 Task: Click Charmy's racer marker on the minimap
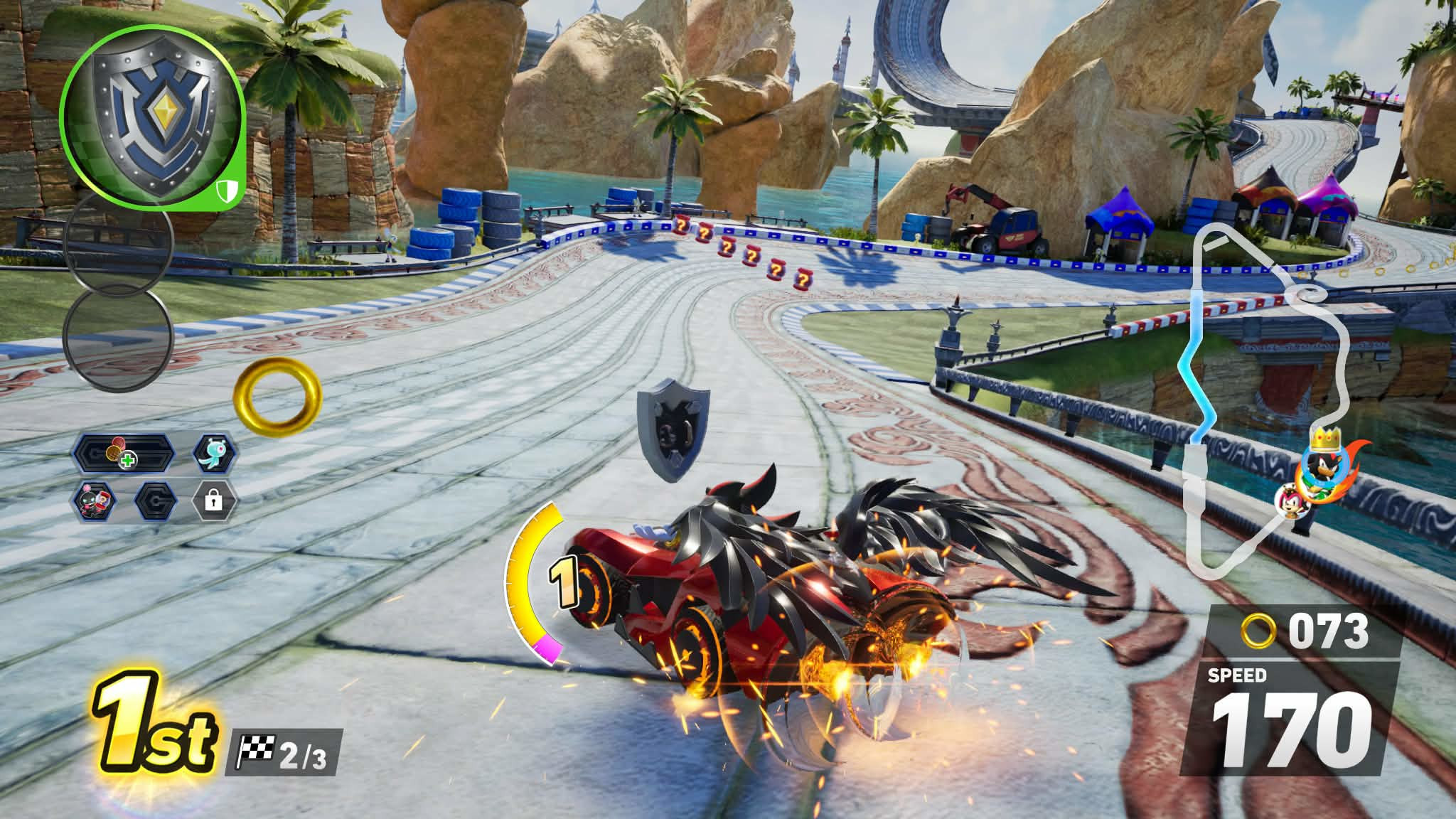point(1290,500)
